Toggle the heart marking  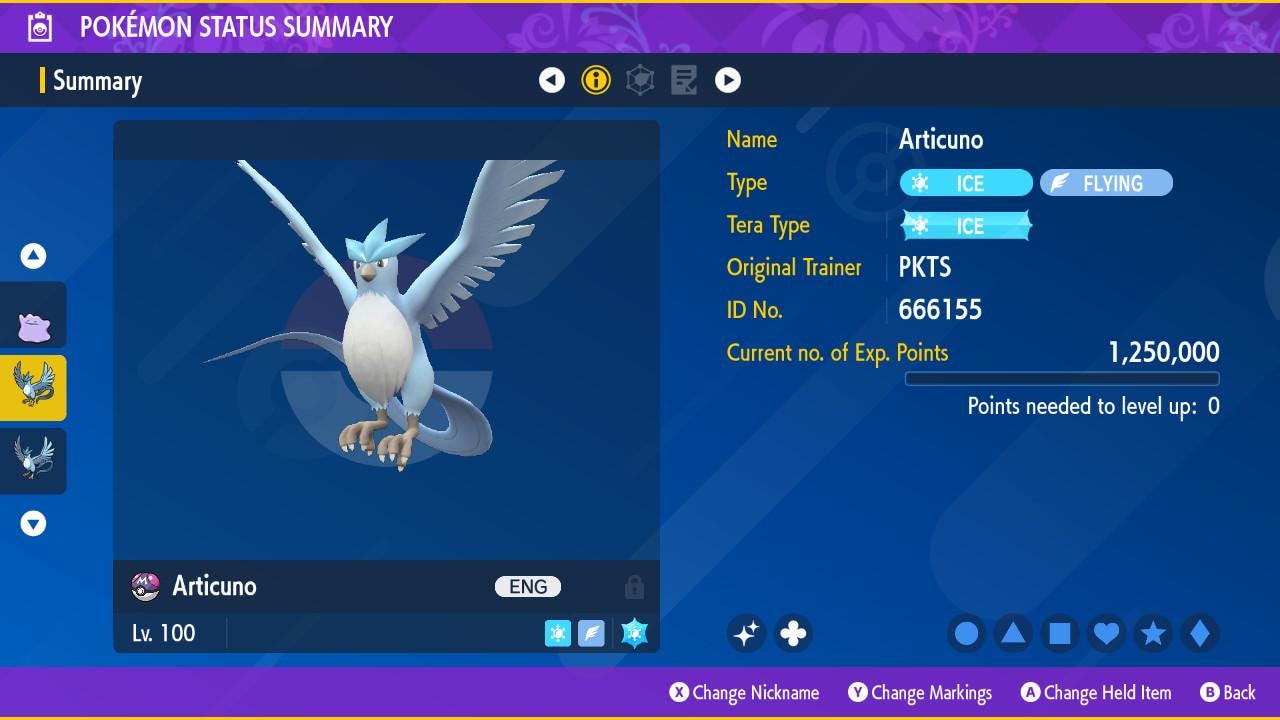pos(1106,633)
